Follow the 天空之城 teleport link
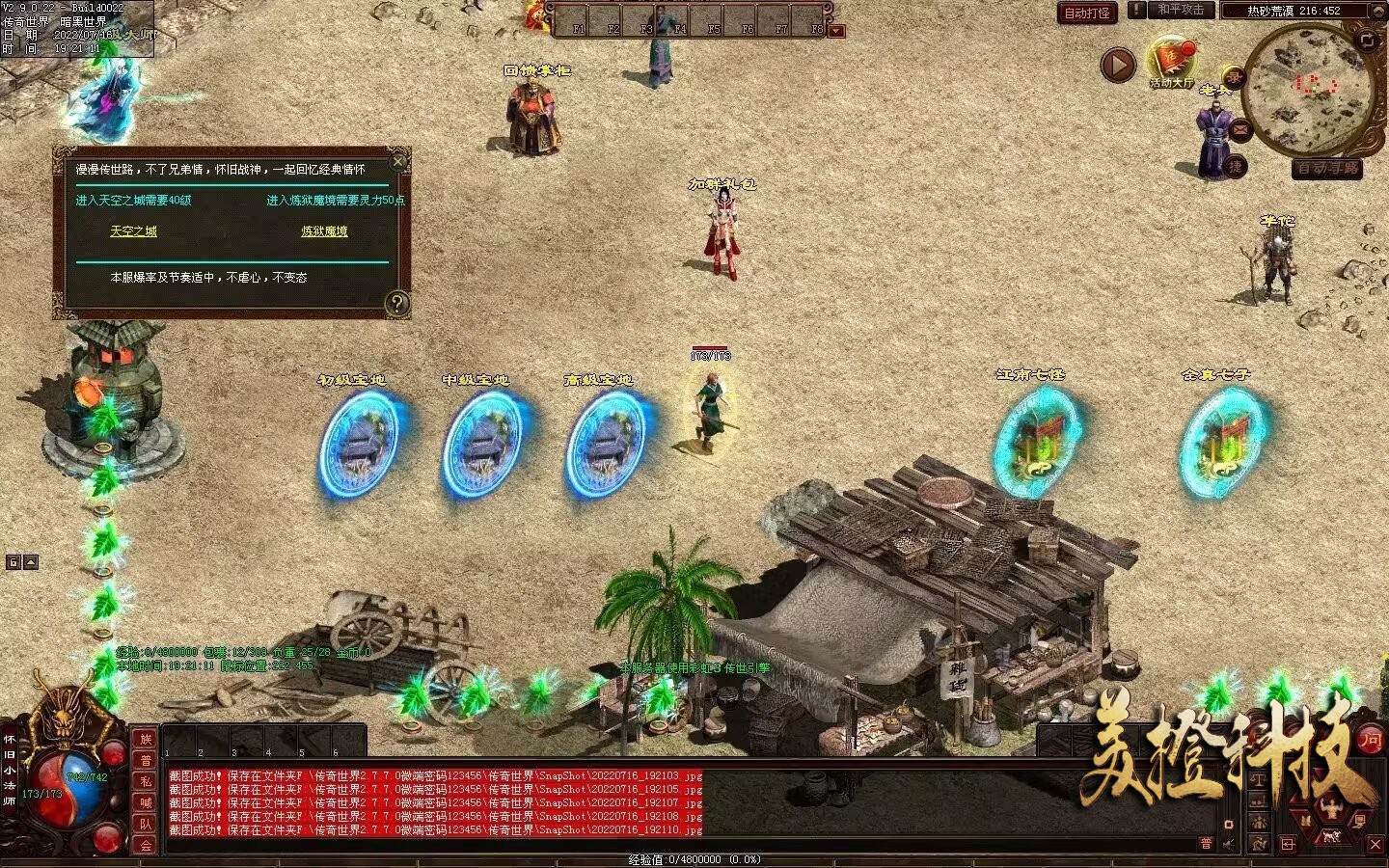 [x=133, y=231]
